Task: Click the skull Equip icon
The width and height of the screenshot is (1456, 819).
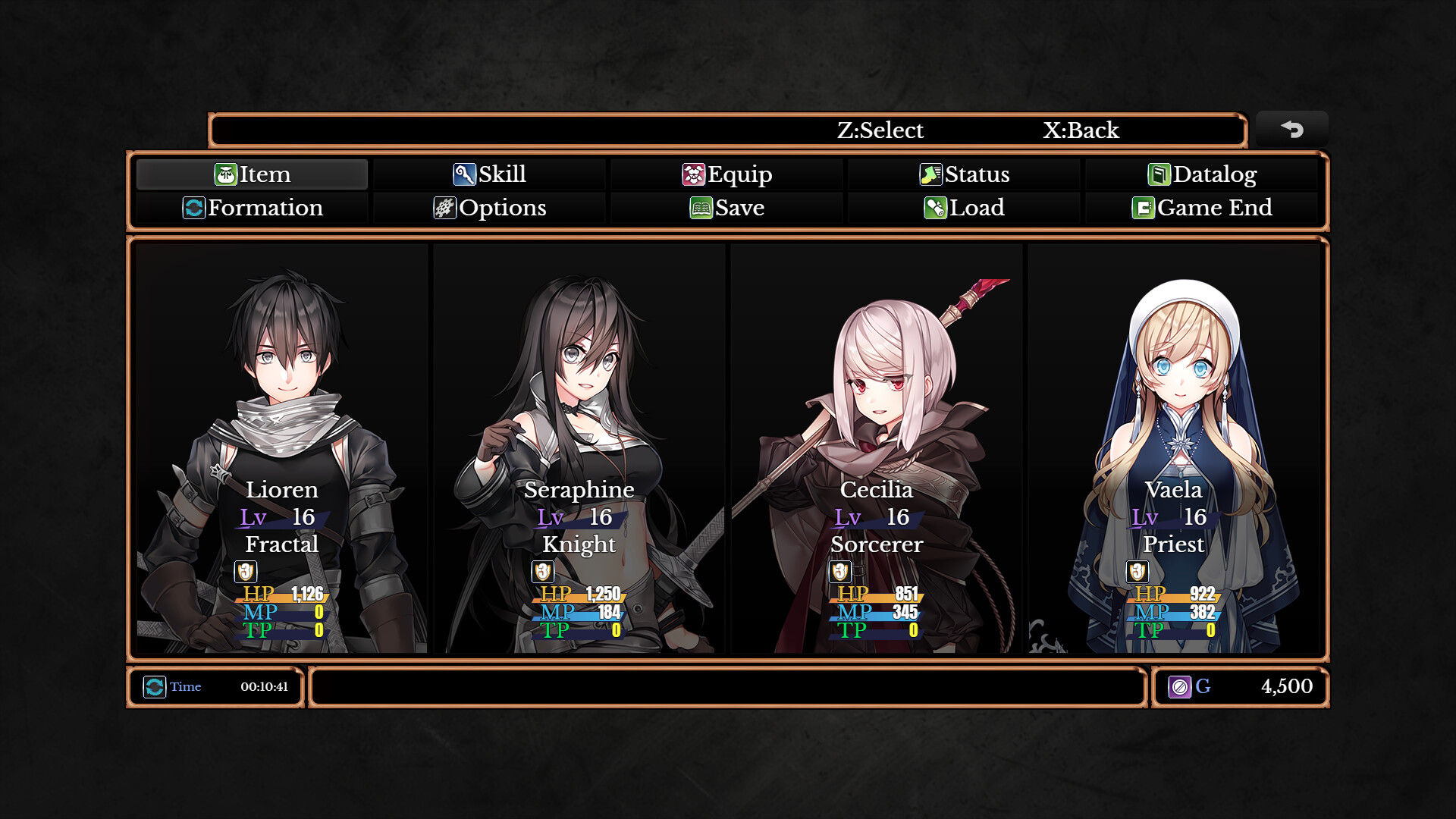Action: point(694,174)
